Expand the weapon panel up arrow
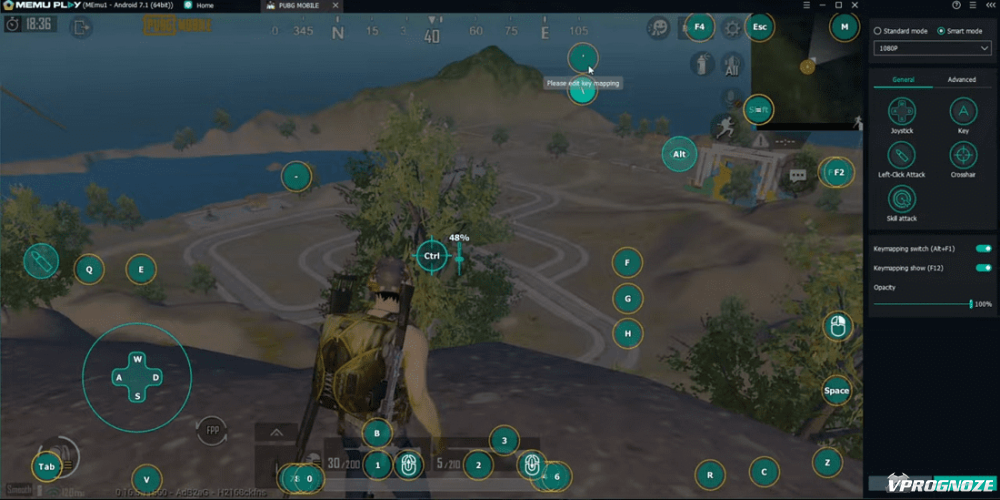1000x500 pixels. pos(277,432)
